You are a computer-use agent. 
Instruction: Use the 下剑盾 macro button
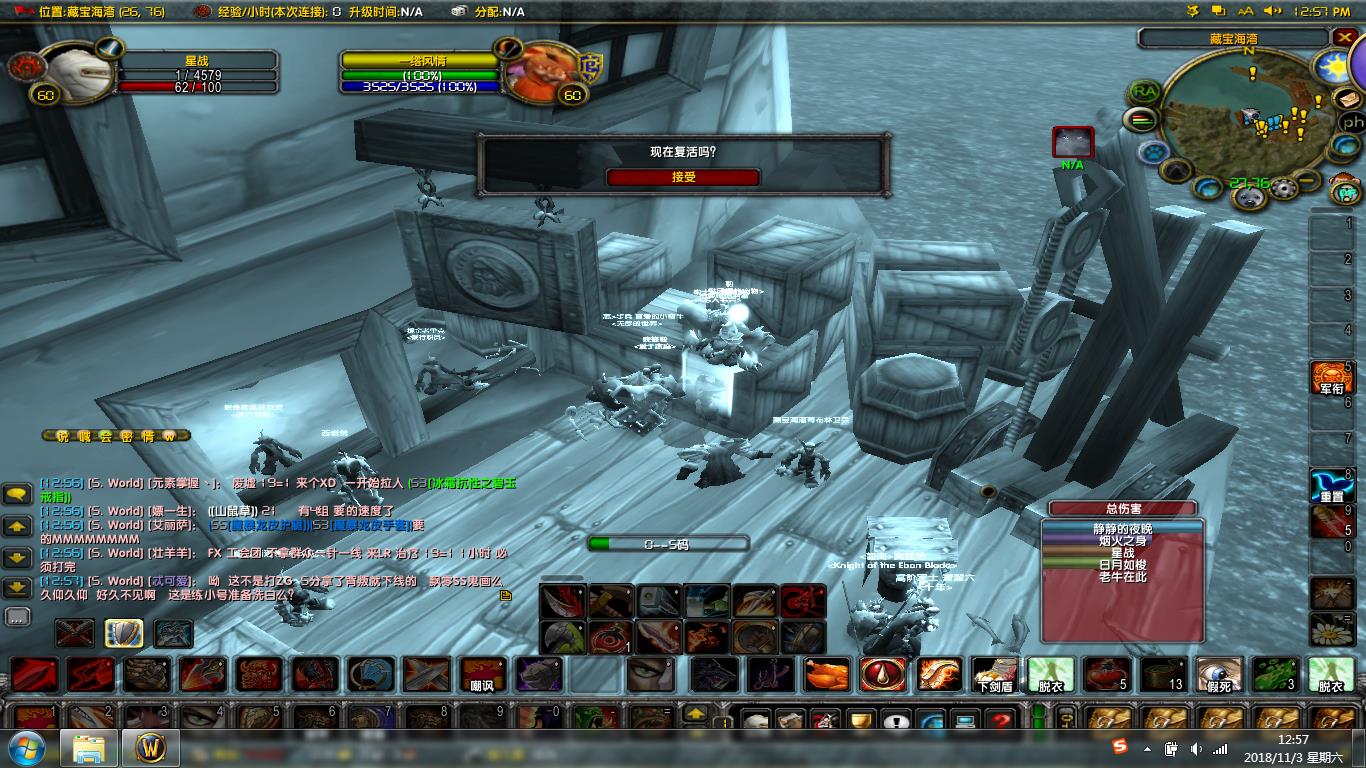[x=995, y=675]
